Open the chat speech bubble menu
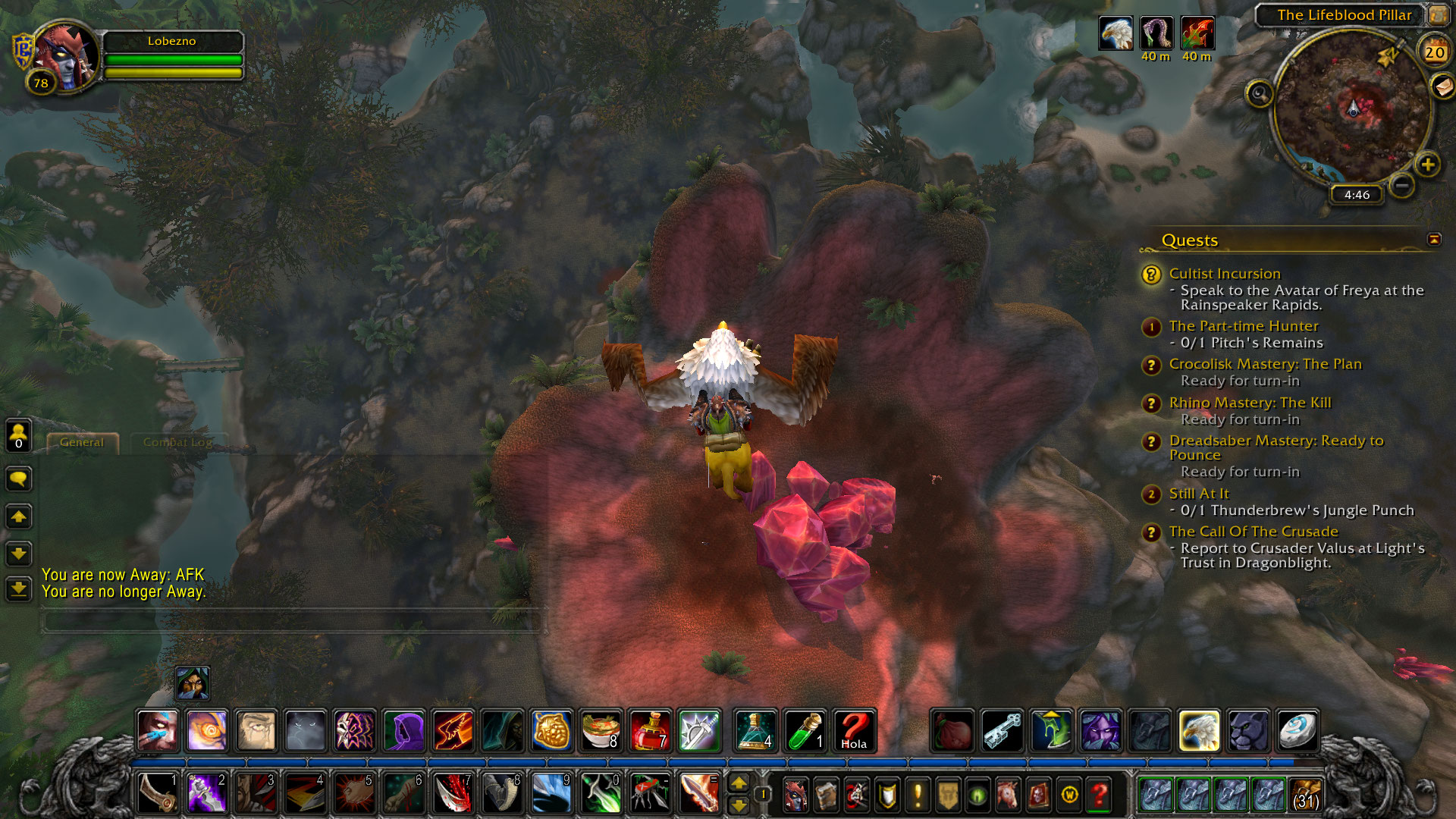1456x819 pixels. (19, 479)
